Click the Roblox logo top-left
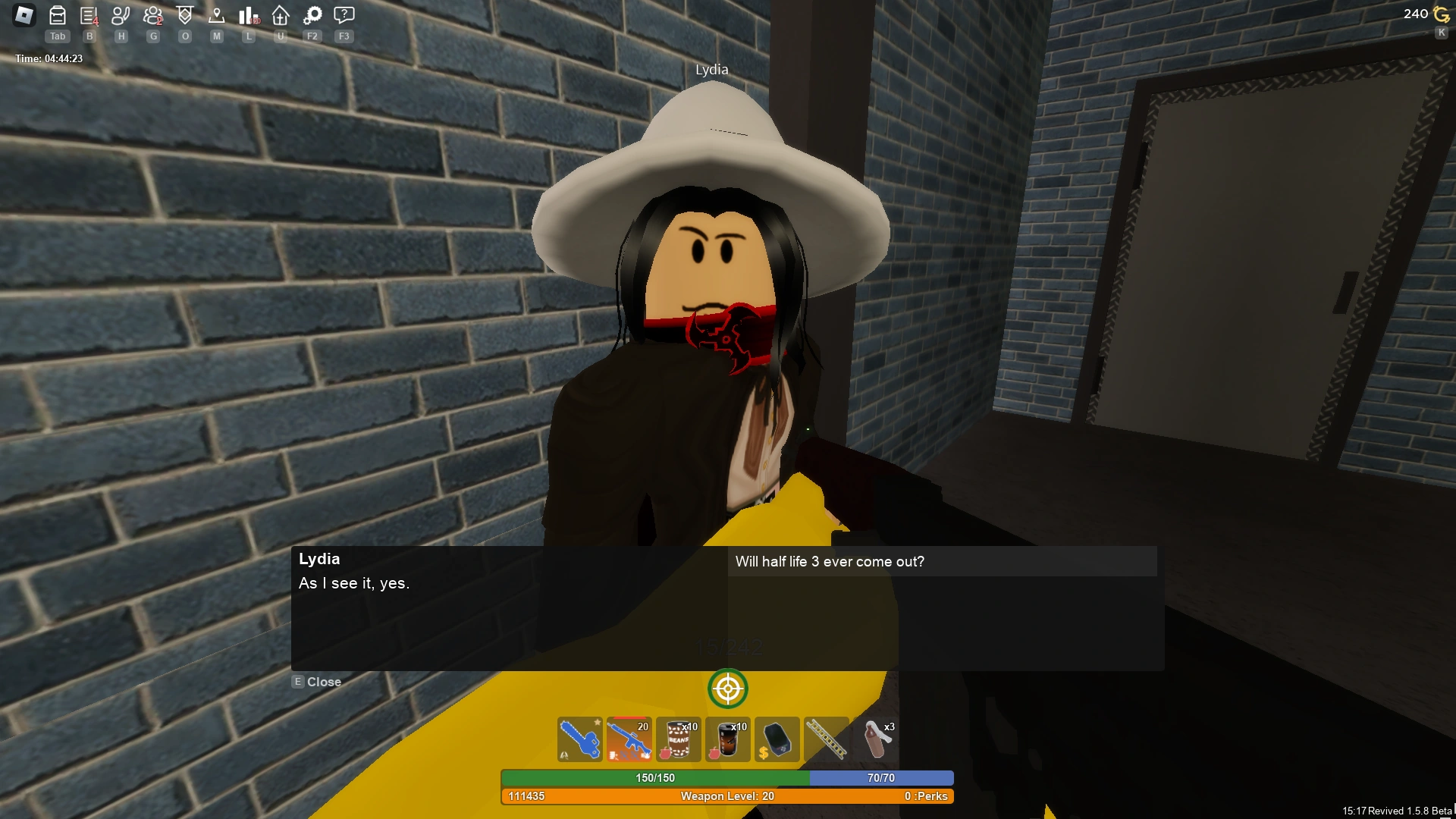Screen dimensions: 1456x819 point(24,16)
